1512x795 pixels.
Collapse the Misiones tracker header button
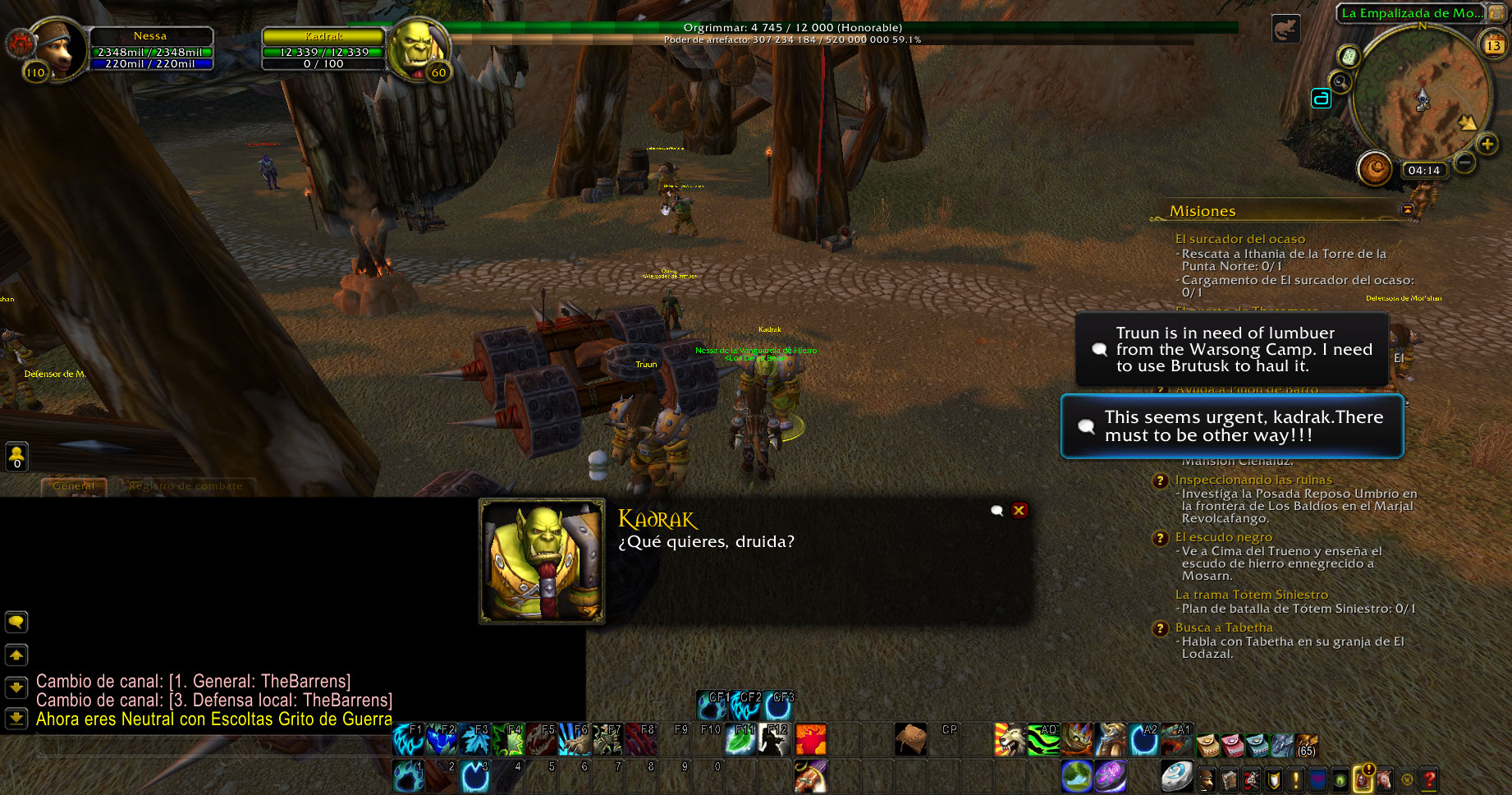(x=1408, y=210)
